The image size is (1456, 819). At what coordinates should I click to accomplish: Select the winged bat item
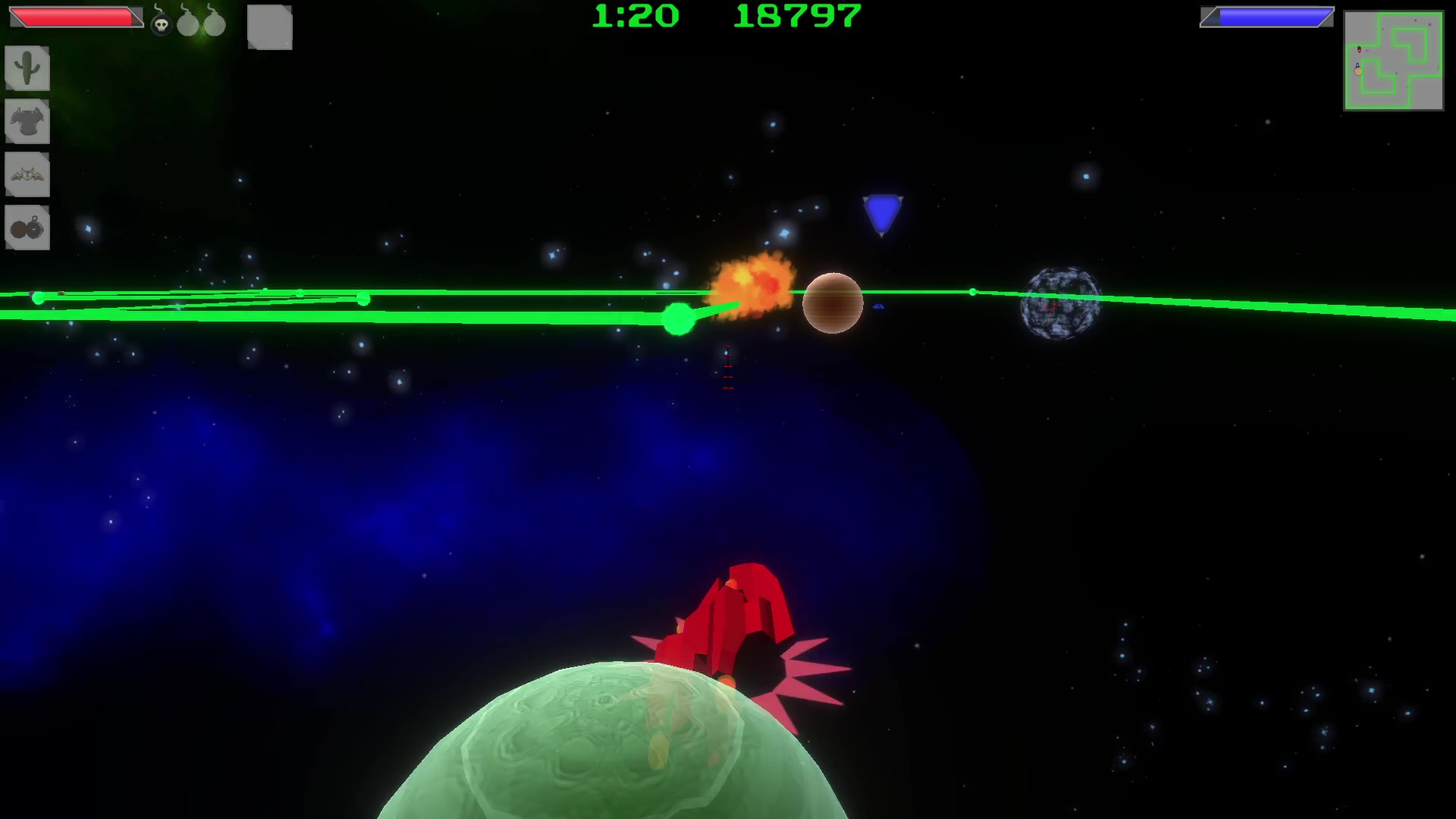coord(27,174)
